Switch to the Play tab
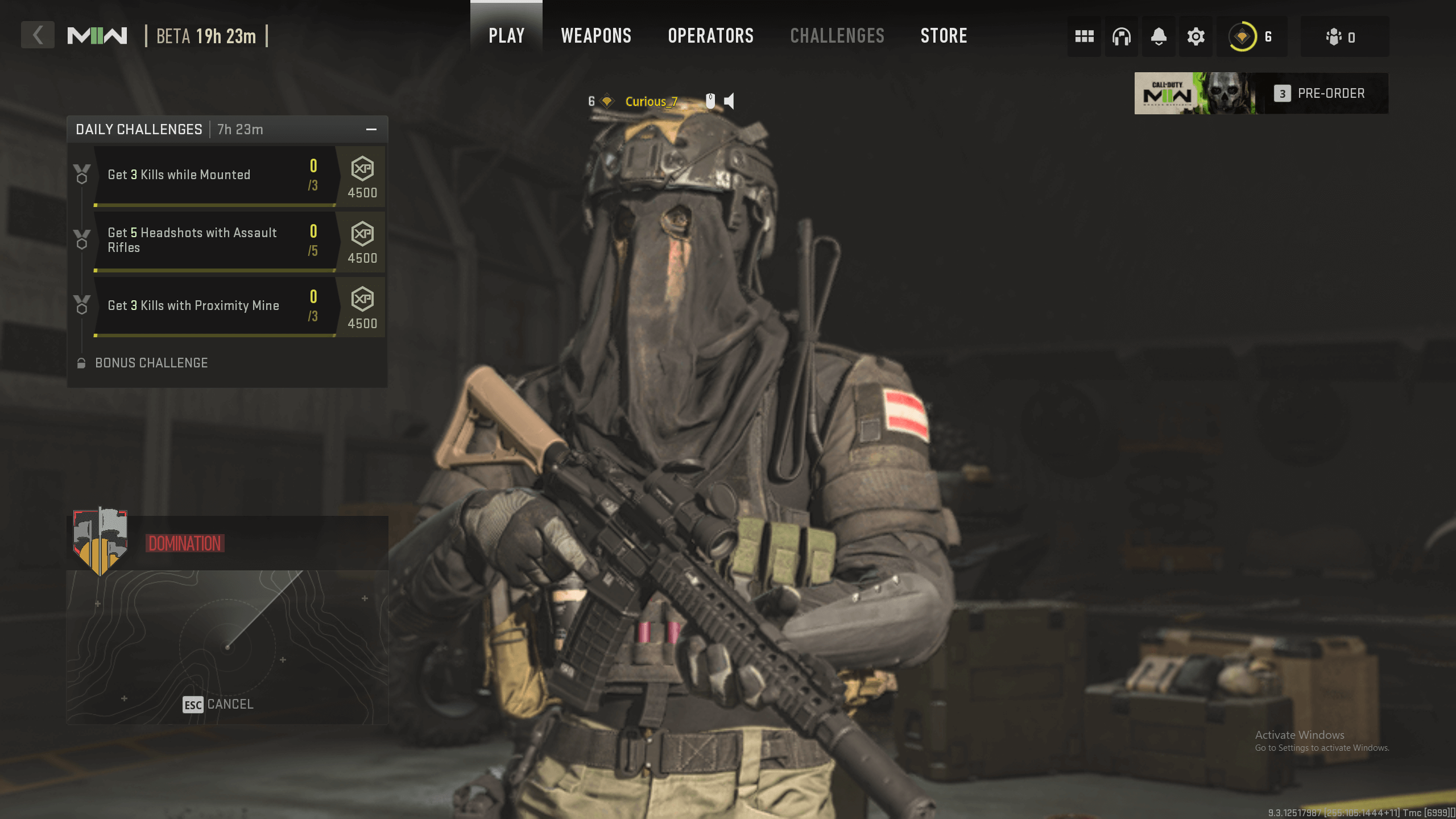 pyautogui.click(x=506, y=35)
